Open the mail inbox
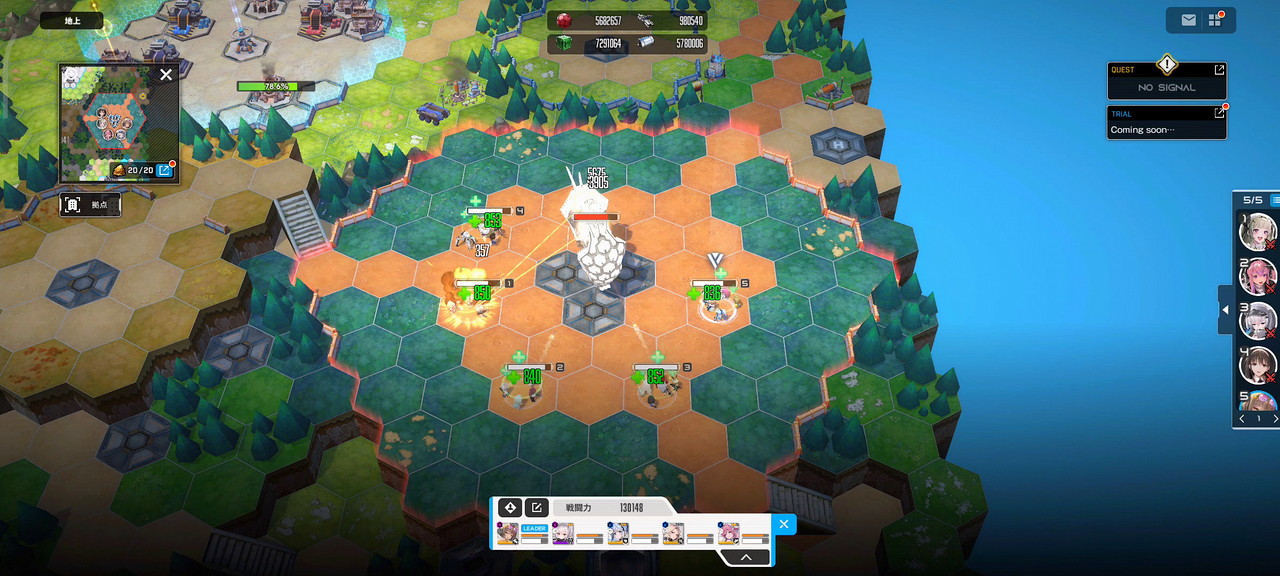1280x576 pixels. point(1188,20)
